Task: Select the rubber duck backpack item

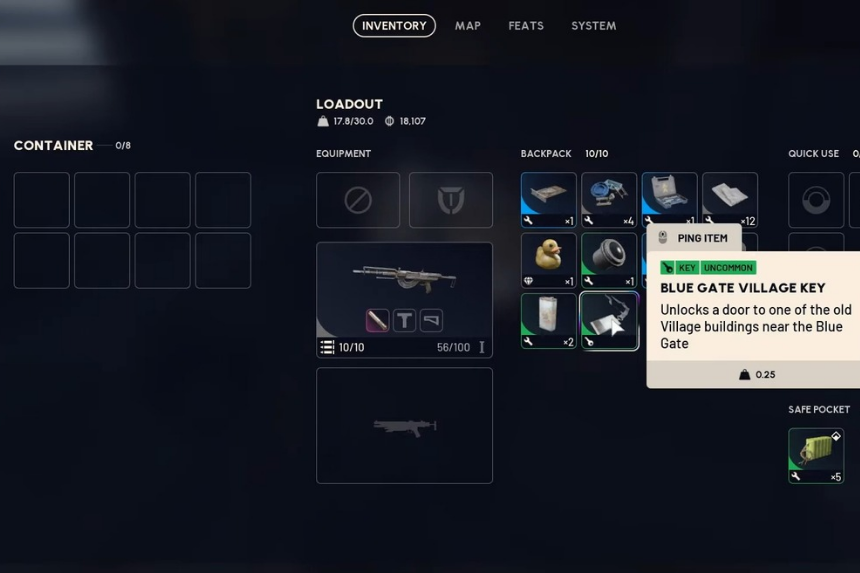Action: [548, 260]
